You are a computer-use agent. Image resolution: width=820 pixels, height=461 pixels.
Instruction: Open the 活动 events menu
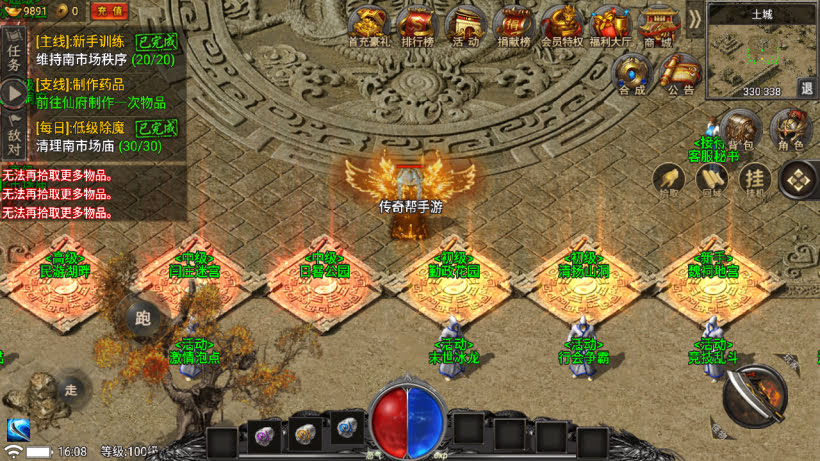click(x=465, y=25)
